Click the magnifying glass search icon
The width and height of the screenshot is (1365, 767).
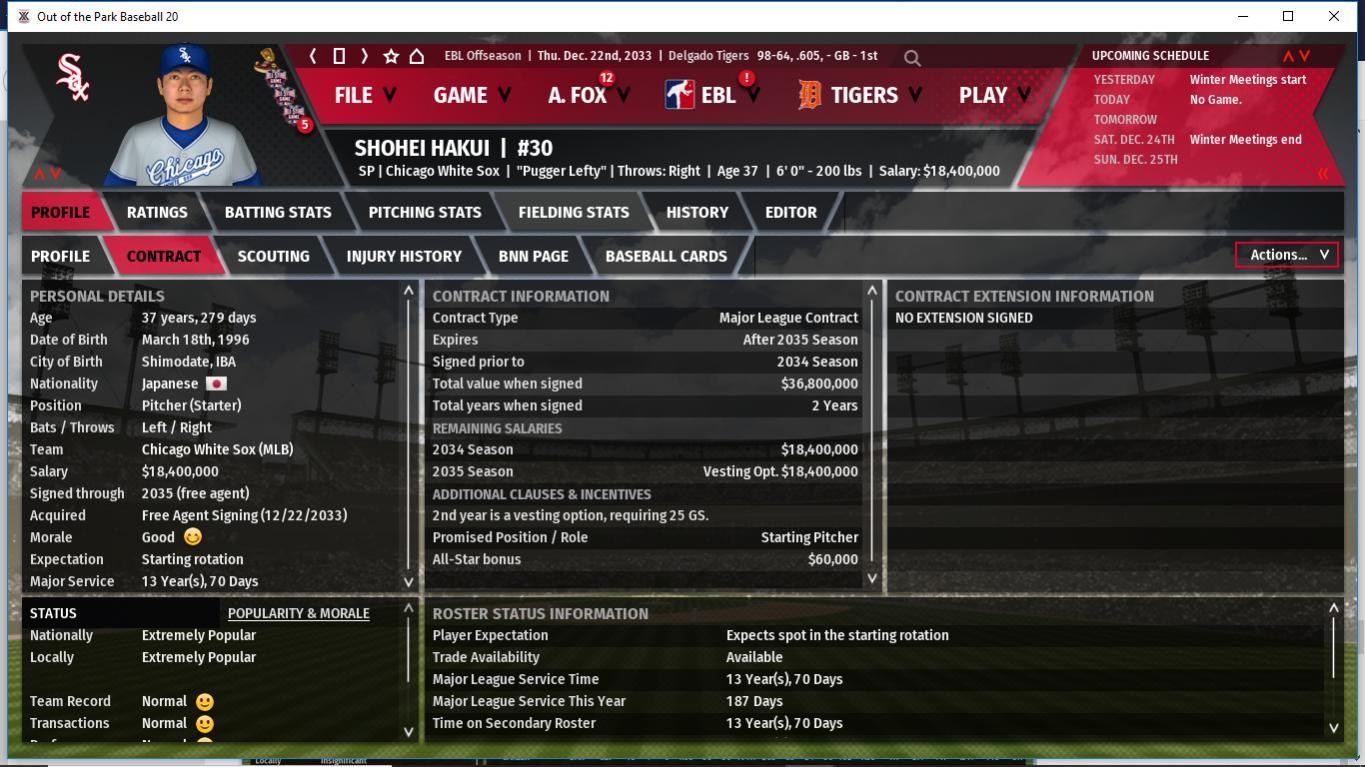point(912,58)
